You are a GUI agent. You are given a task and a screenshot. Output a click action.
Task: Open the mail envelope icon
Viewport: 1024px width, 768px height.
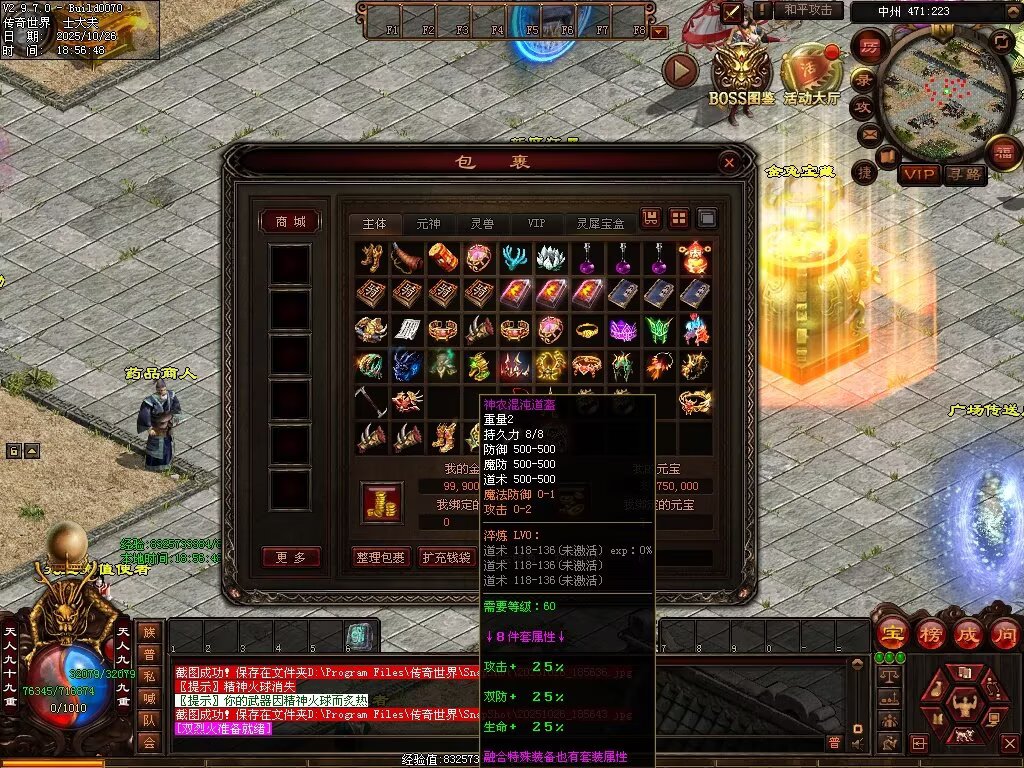[x=867, y=133]
